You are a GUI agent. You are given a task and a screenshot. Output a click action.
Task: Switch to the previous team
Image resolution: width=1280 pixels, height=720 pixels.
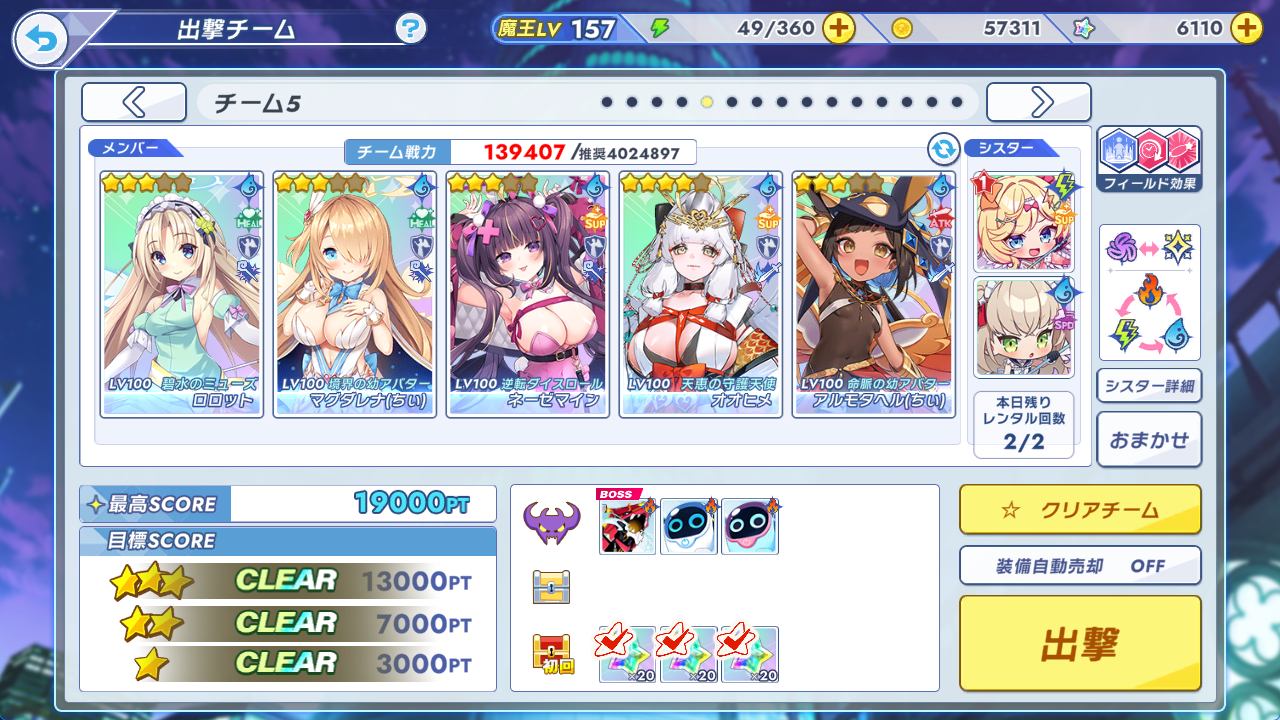click(134, 102)
